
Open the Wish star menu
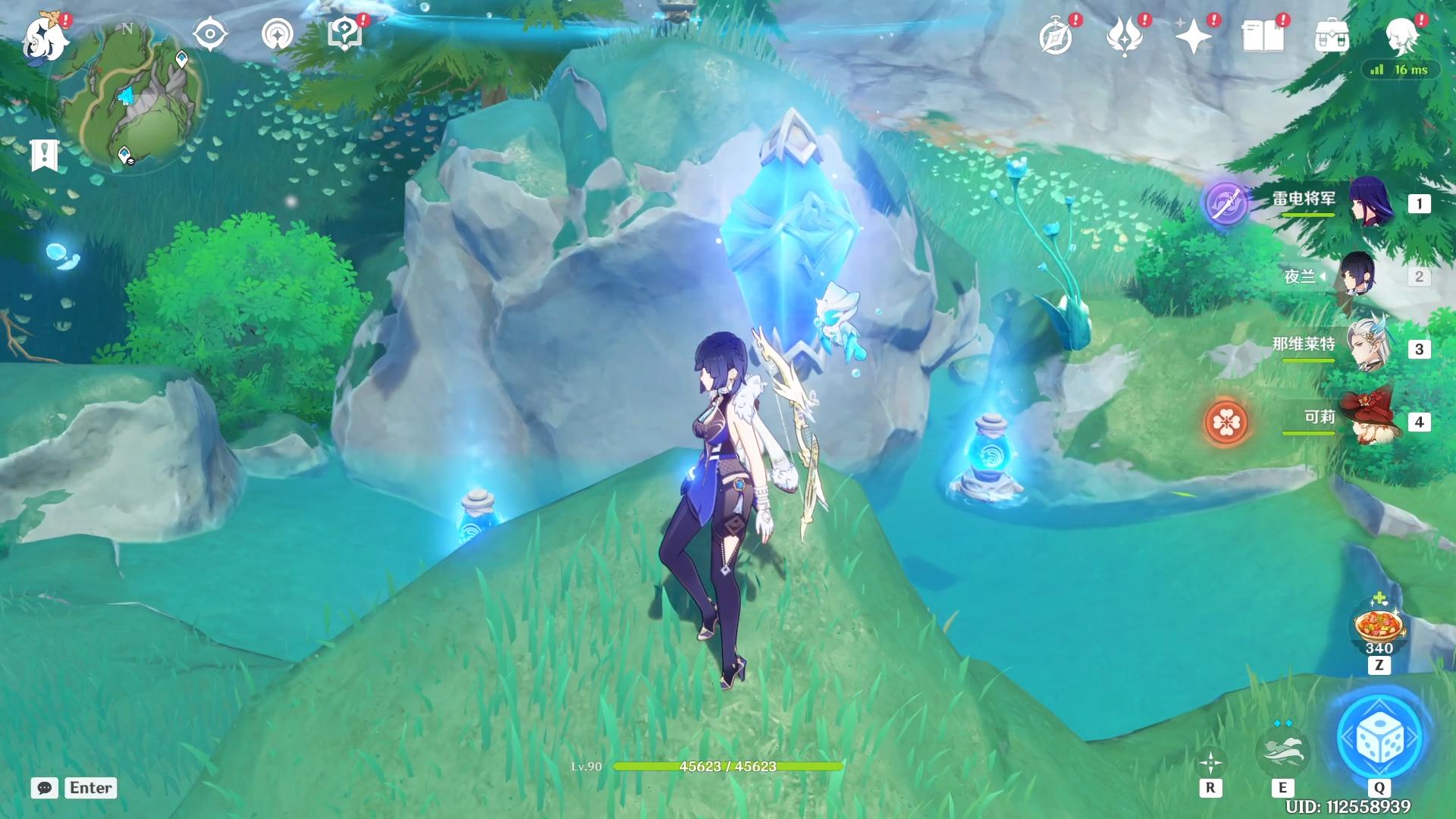click(x=1193, y=36)
